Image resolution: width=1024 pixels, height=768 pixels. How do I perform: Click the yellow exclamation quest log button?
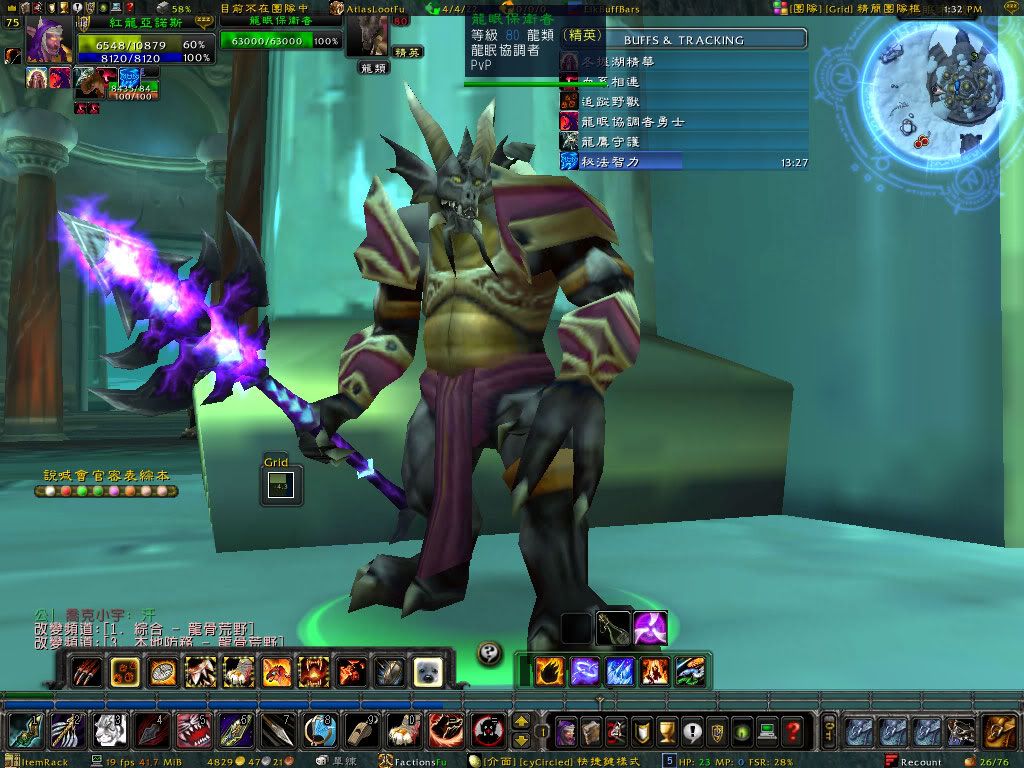point(692,732)
